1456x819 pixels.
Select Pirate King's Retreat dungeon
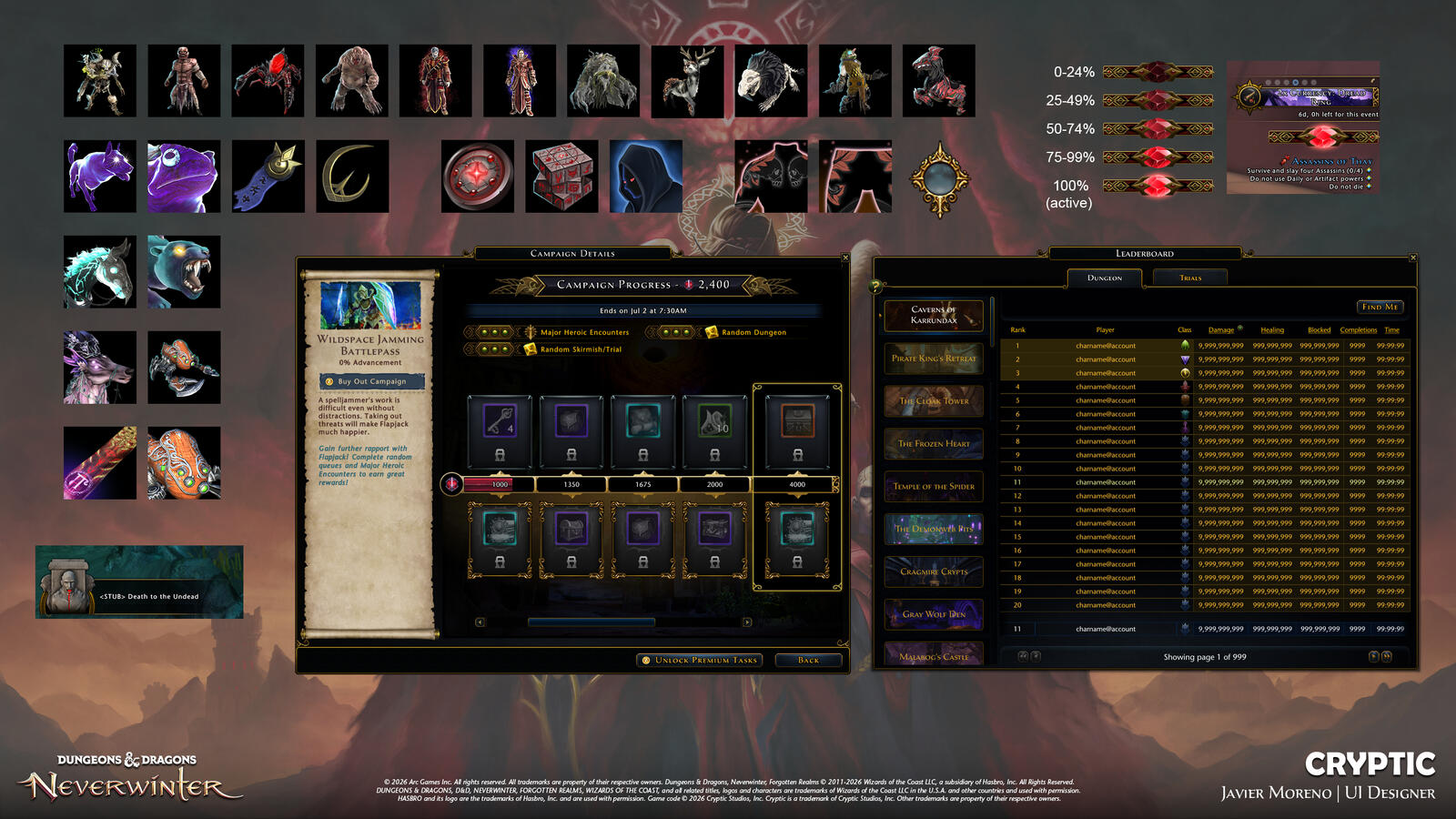[934, 358]
